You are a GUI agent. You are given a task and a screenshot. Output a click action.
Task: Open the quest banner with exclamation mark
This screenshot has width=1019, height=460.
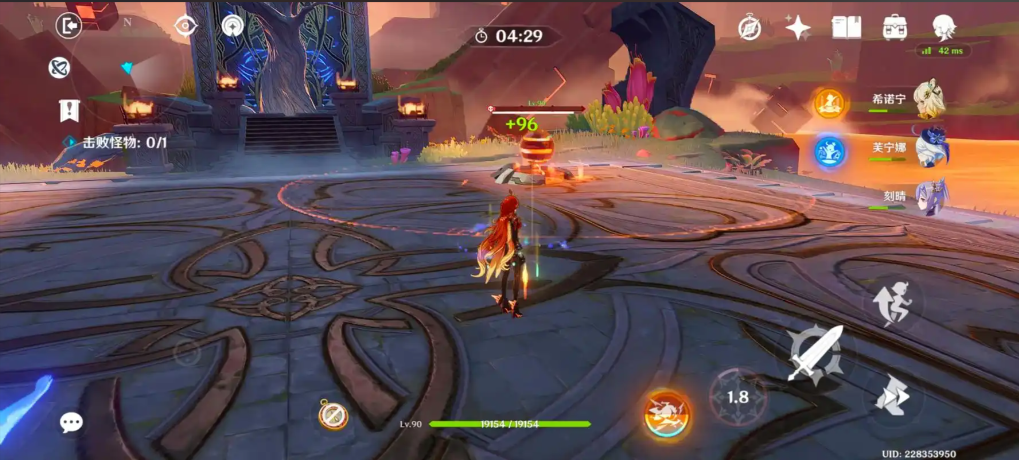pyautogui.click(x=69, y=110)
